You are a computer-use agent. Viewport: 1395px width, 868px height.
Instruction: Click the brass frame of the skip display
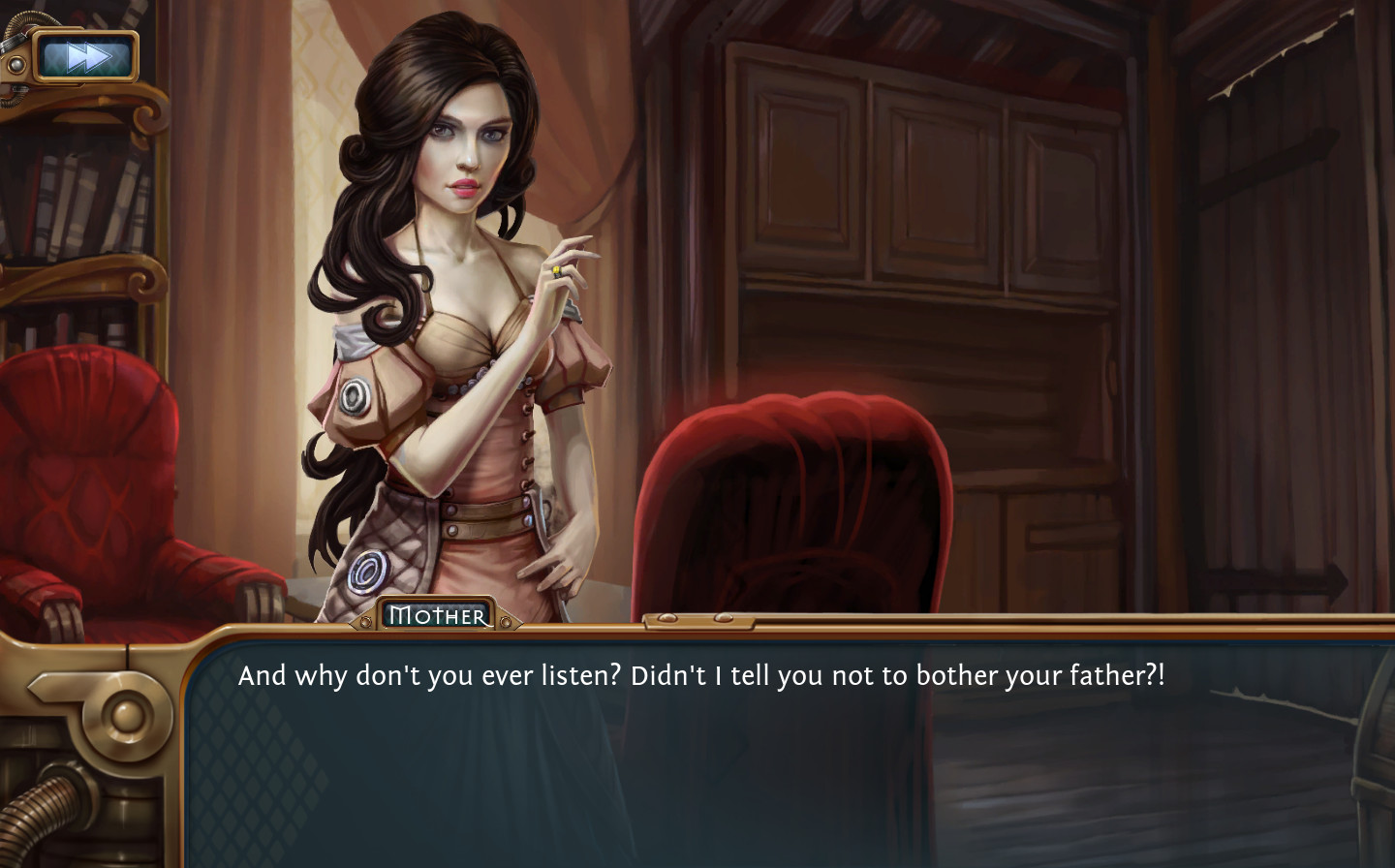(83, 32)
